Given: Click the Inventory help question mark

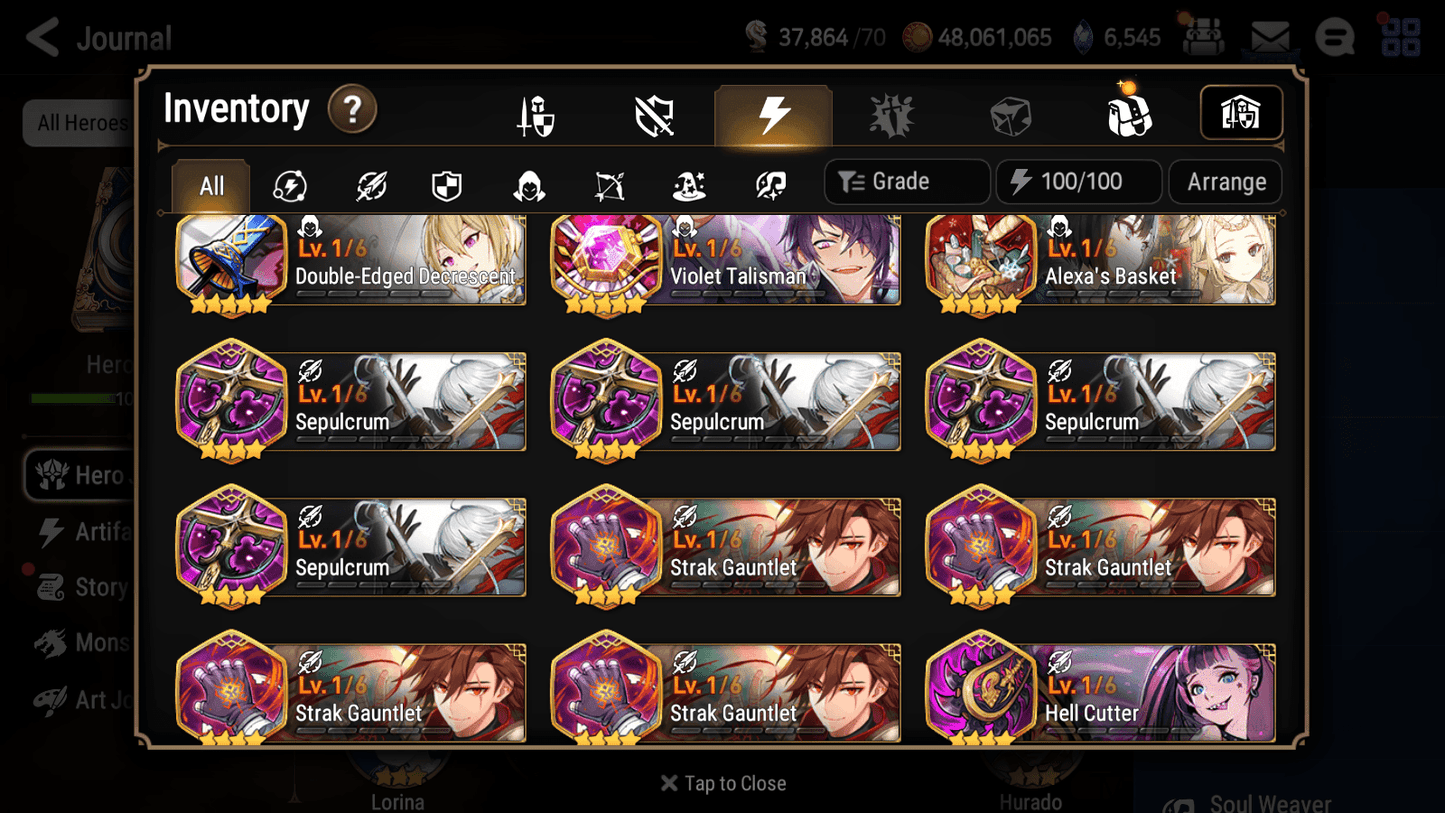Looking at the screenshot, I should [x=352, y=110].
